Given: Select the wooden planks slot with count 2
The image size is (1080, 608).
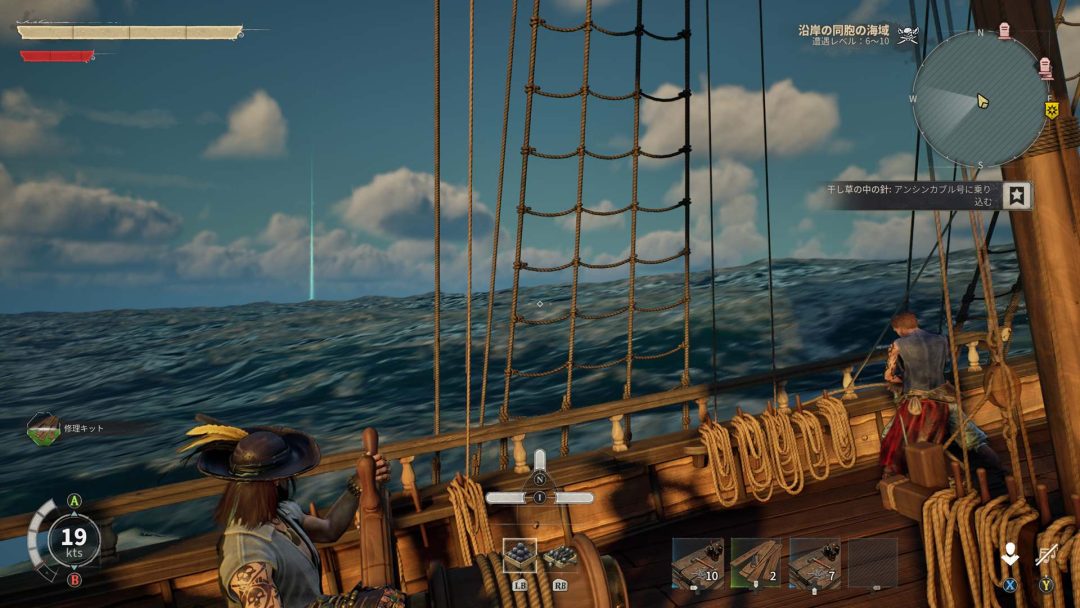Looking at the screenshot, I should pyautogui.click(x=756, y=563).
